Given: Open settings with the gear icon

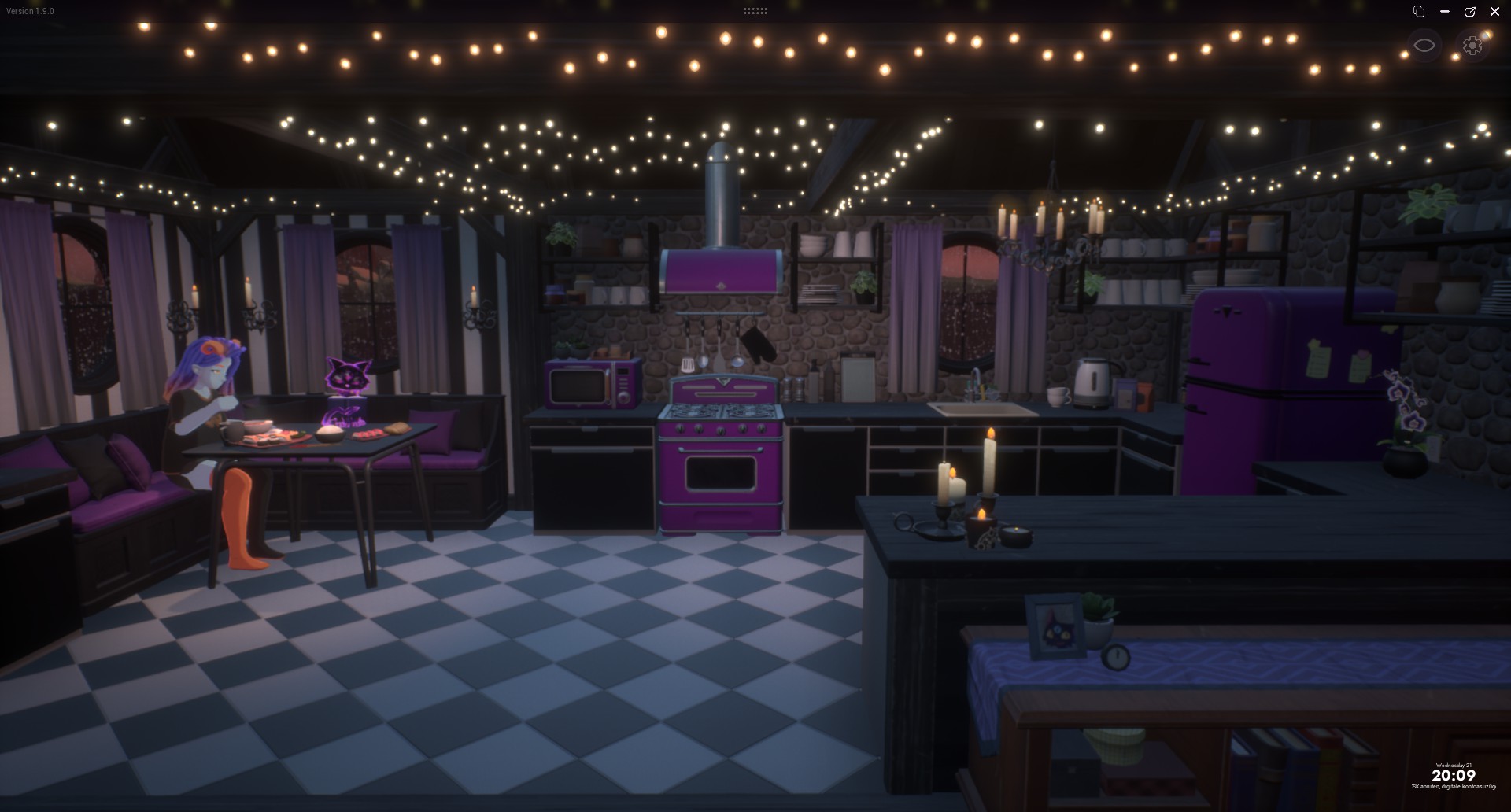Looking at the screenshot, I should 1472,46.
